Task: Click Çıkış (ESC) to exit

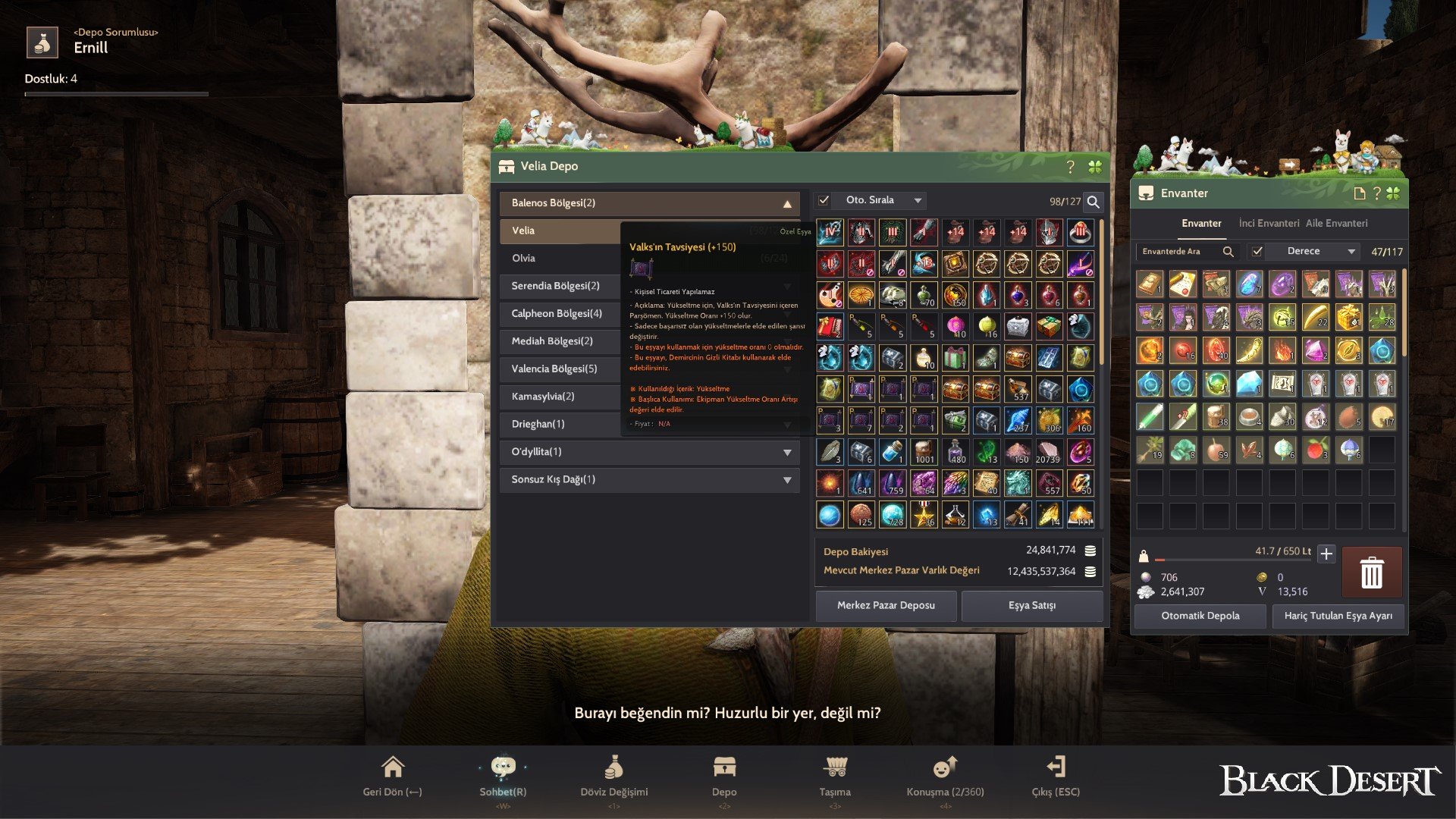Action: (1056, 768)
